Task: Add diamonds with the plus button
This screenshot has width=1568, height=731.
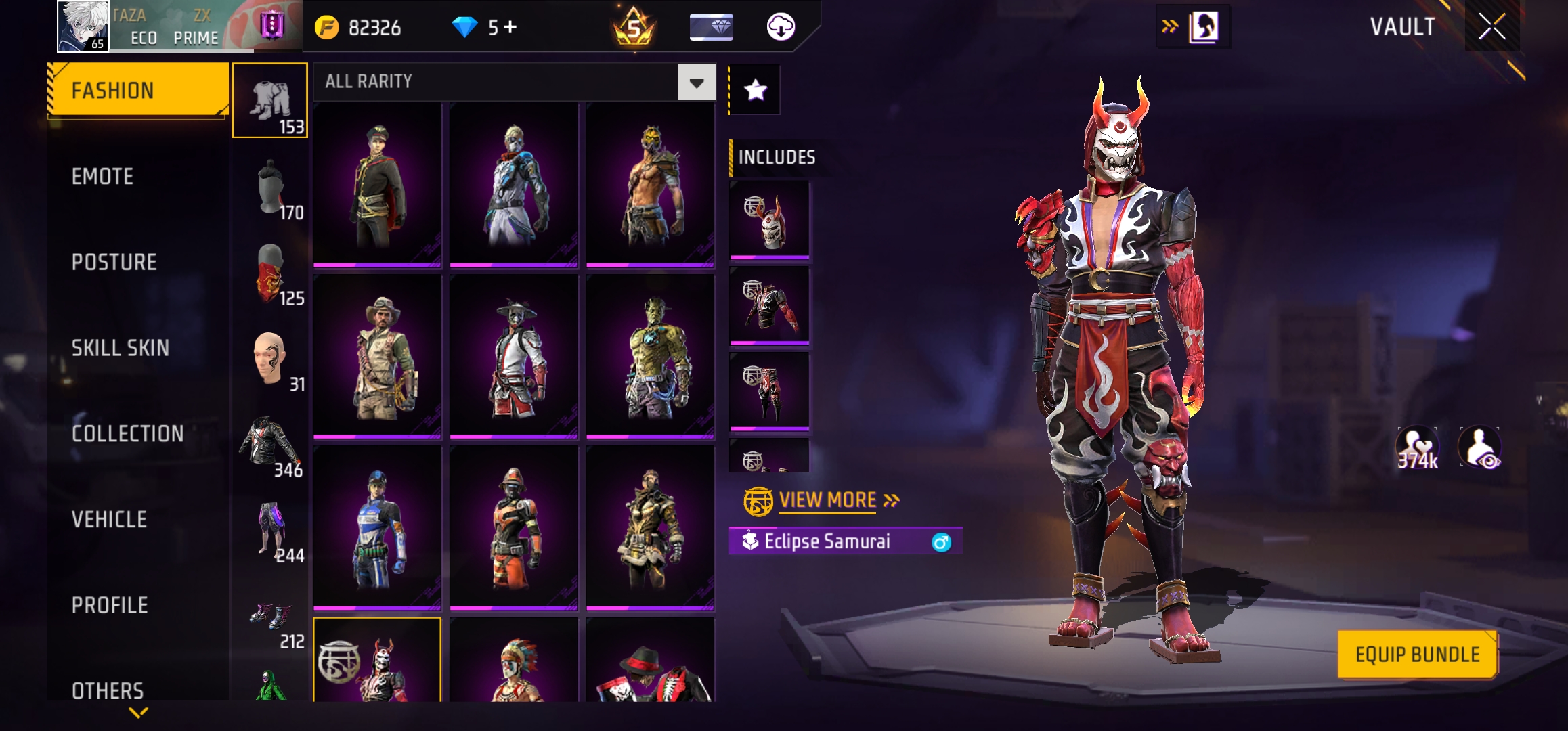Action: tap(510, 27)
